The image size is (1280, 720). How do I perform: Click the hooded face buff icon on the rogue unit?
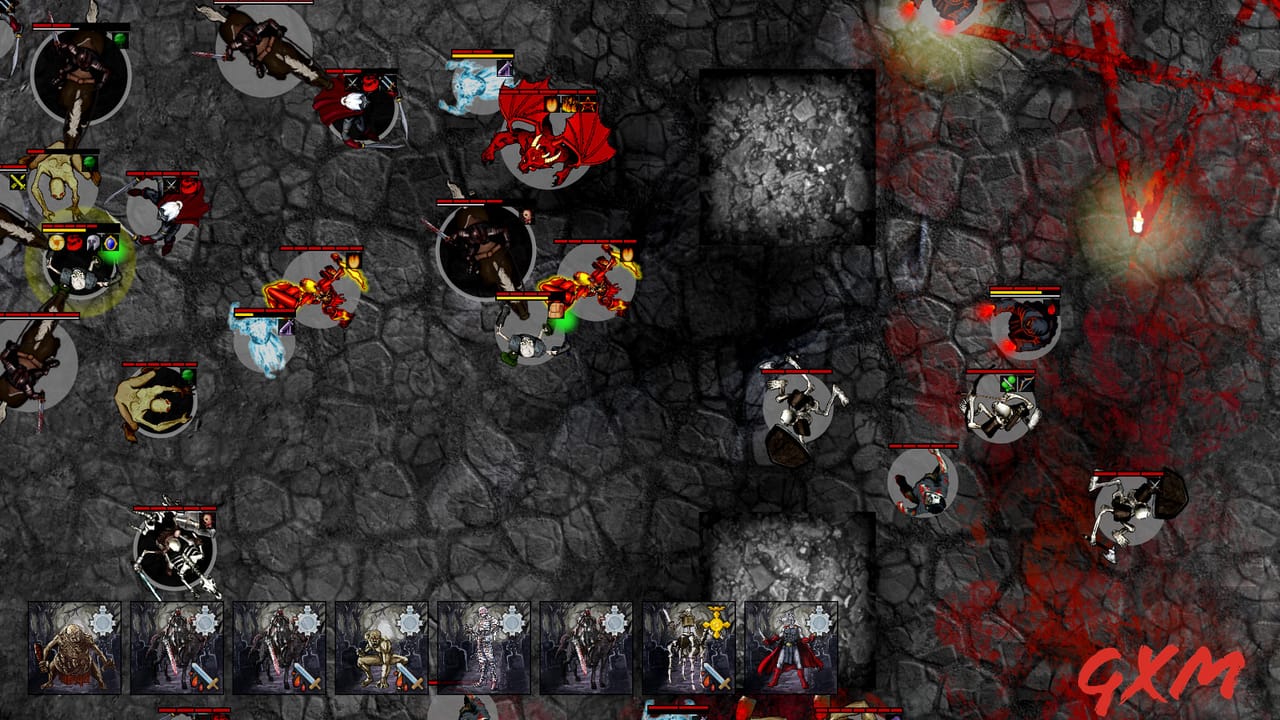(x=528, y=216)
